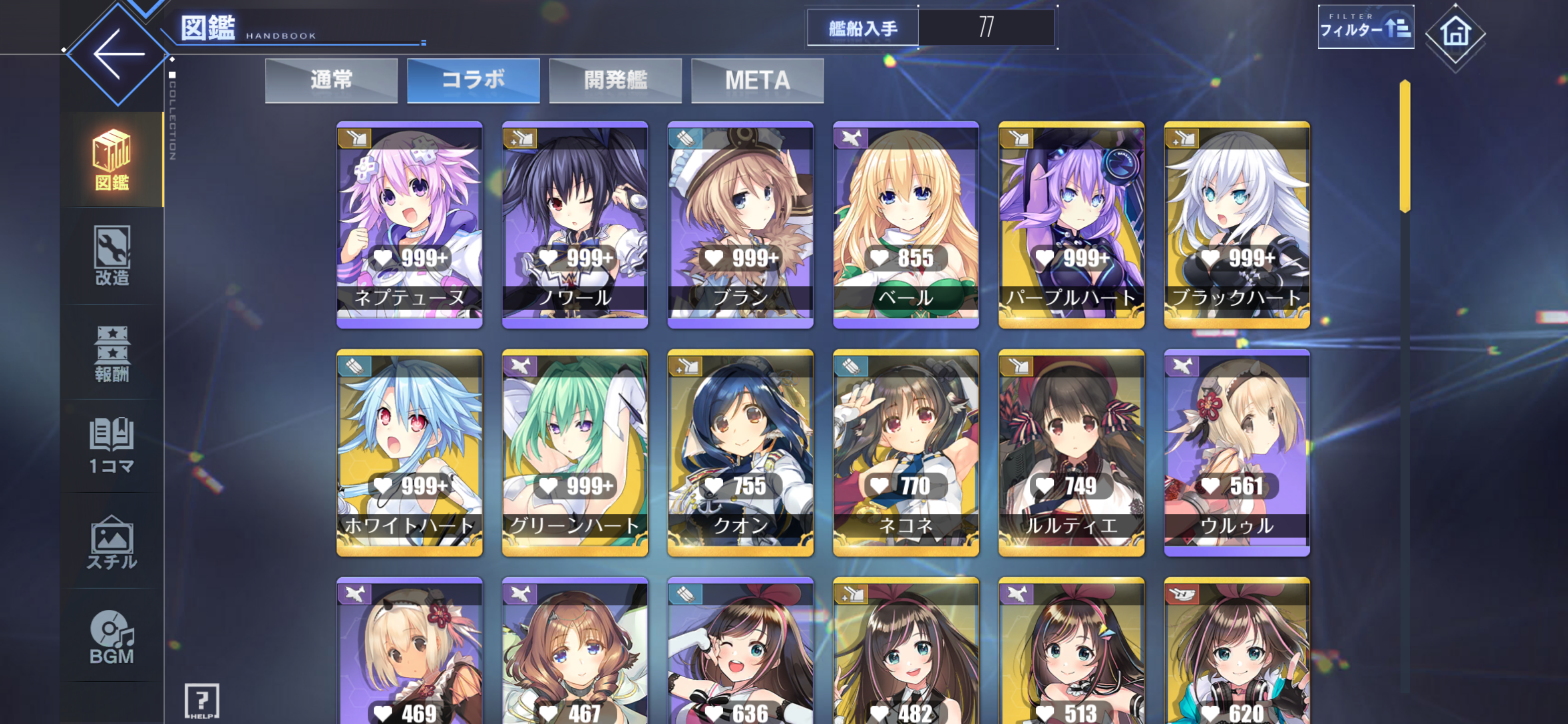1568x724 pixels.
Task: Open the 改造 sidebar section
Action: coord(112,255)
